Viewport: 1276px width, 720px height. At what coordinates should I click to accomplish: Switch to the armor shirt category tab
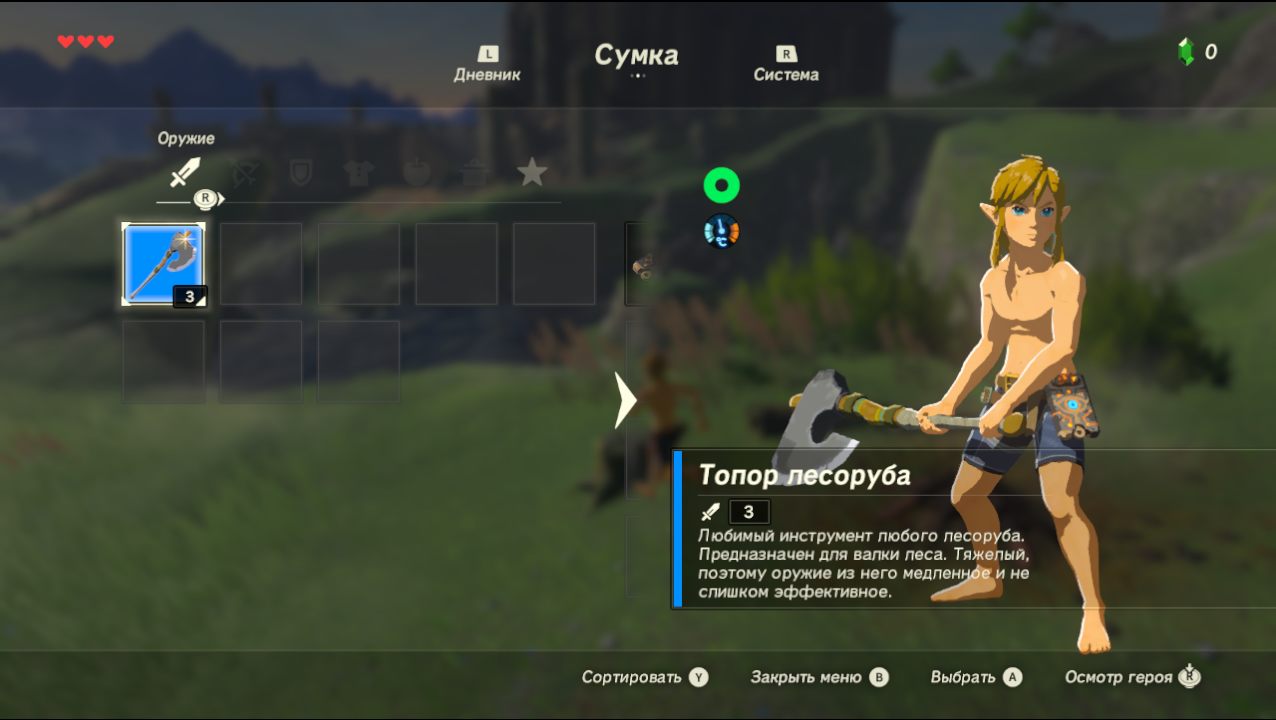point(358,173)
